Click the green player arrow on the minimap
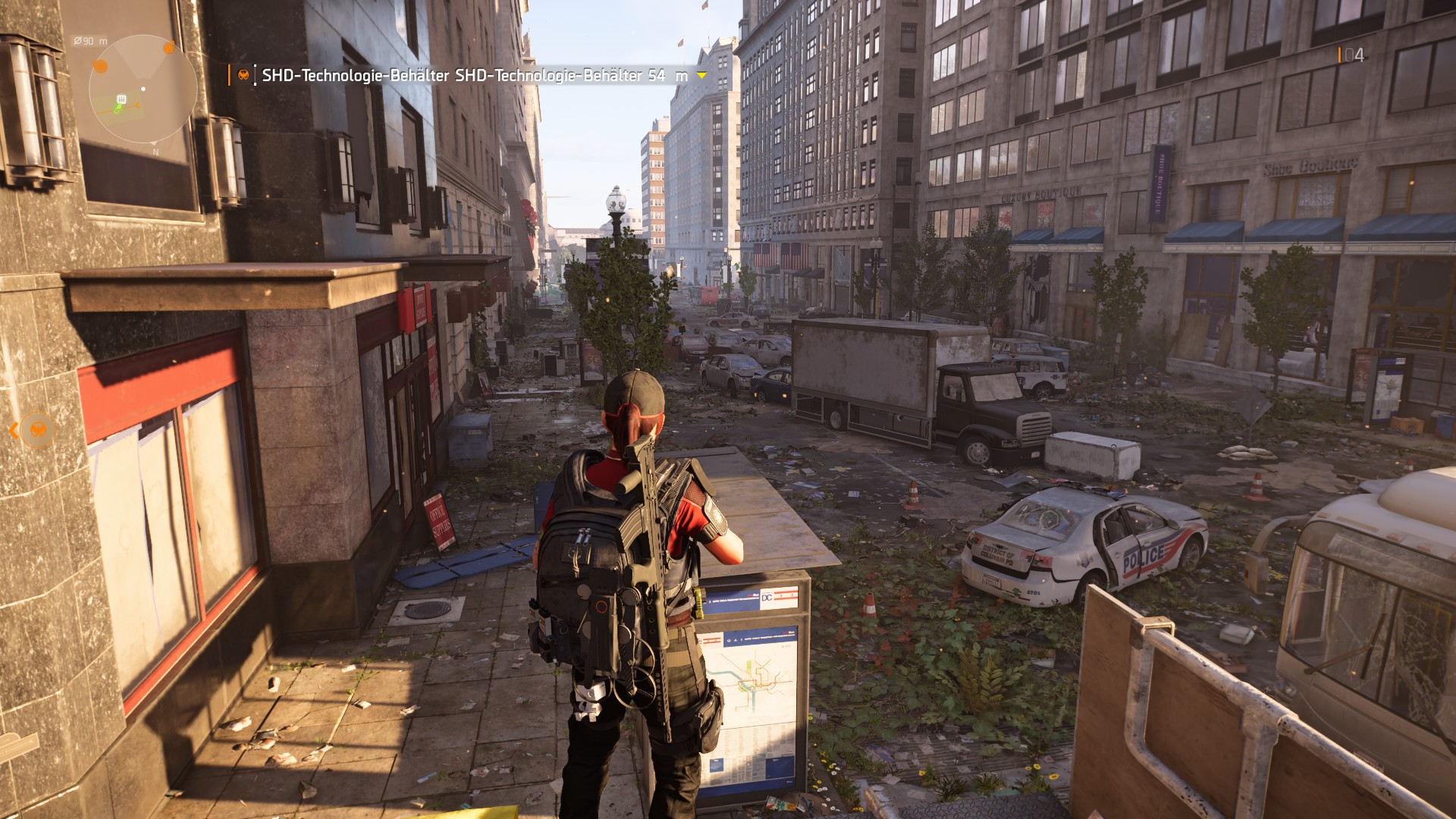Viewport: 1456px width, 819px height. [x=117, y=107]
